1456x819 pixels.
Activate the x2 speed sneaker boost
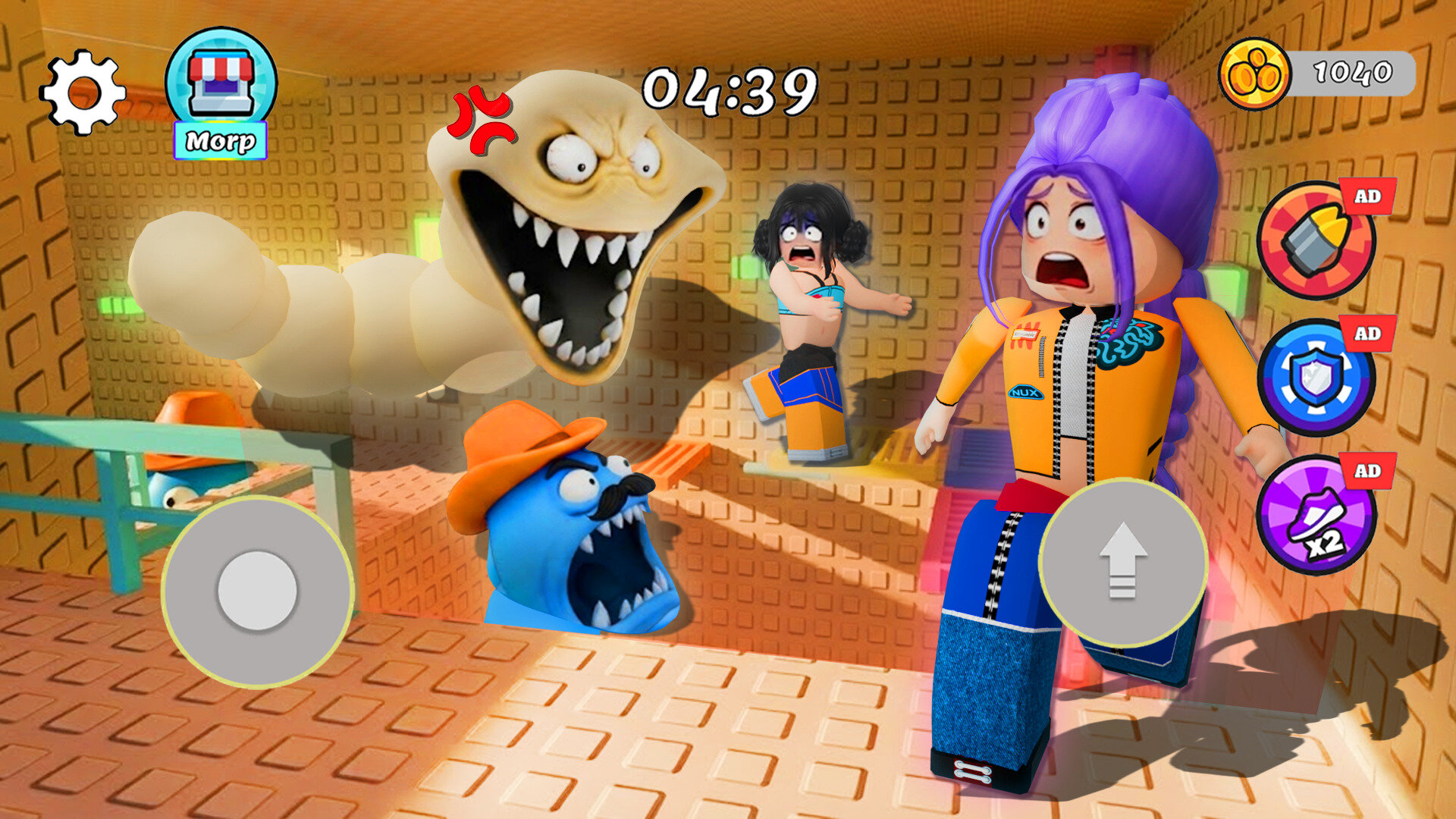tap(1316, 515)
